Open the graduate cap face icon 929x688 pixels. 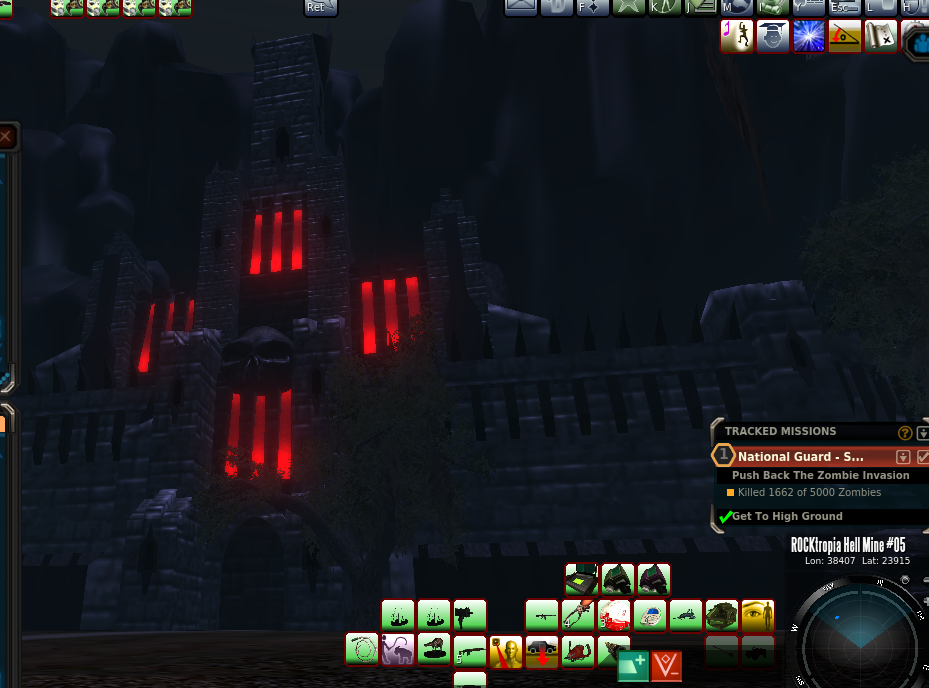pyautogui.click(x=773, y=36)
